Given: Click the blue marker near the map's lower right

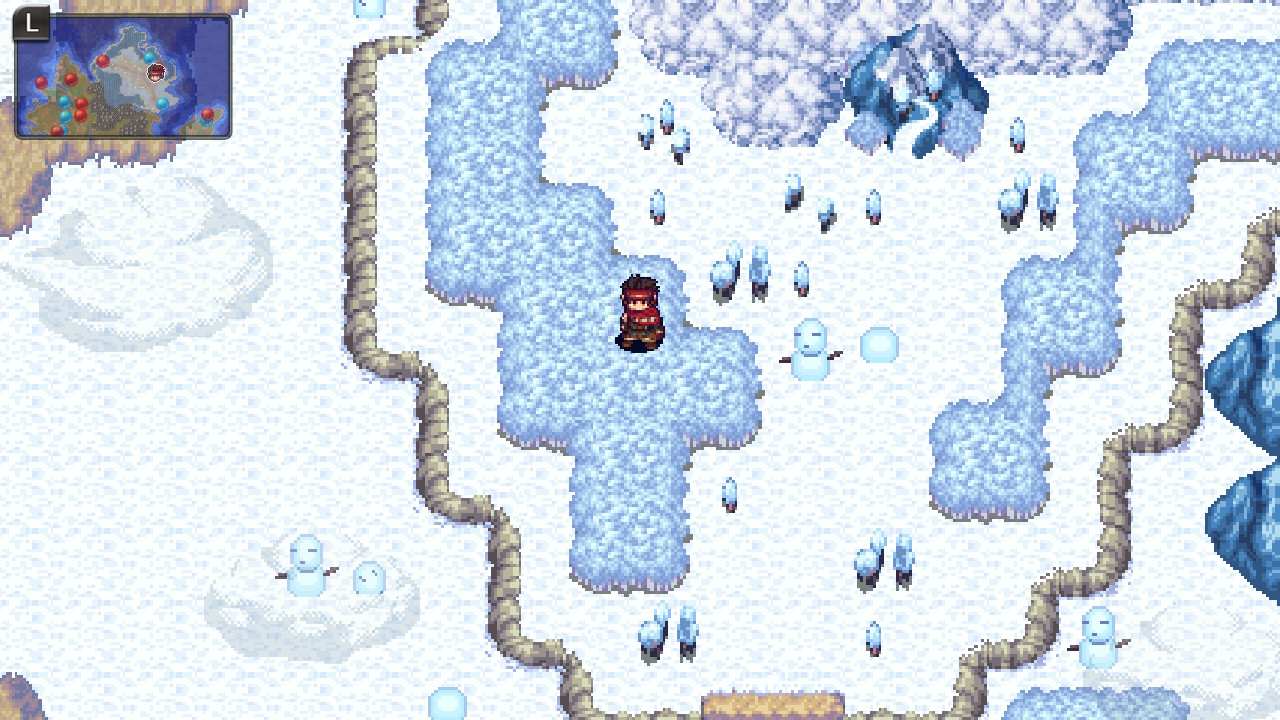Looking at the screenshot, I should coord(162,104).
